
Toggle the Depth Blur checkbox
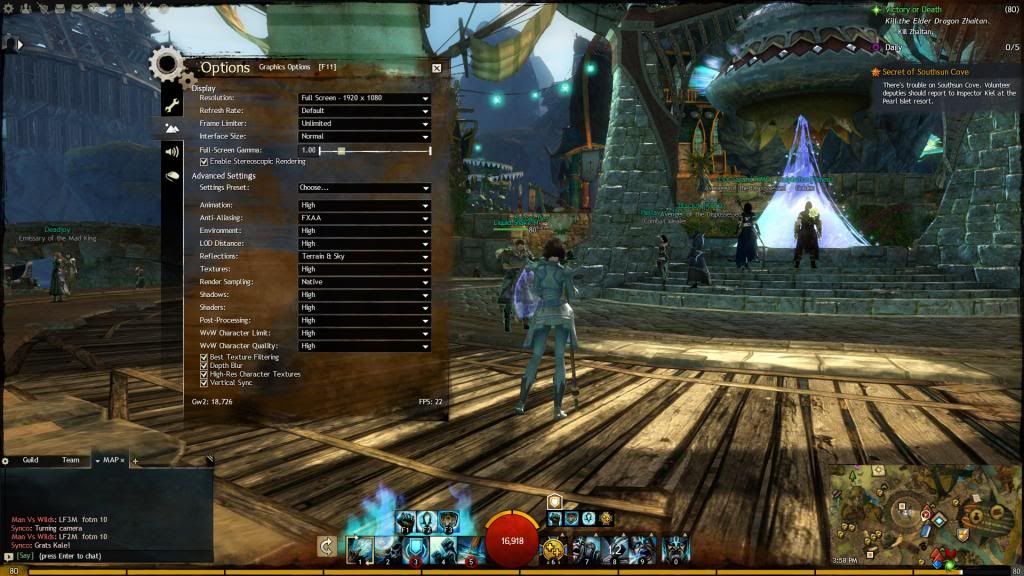click(x=204, y=366)
